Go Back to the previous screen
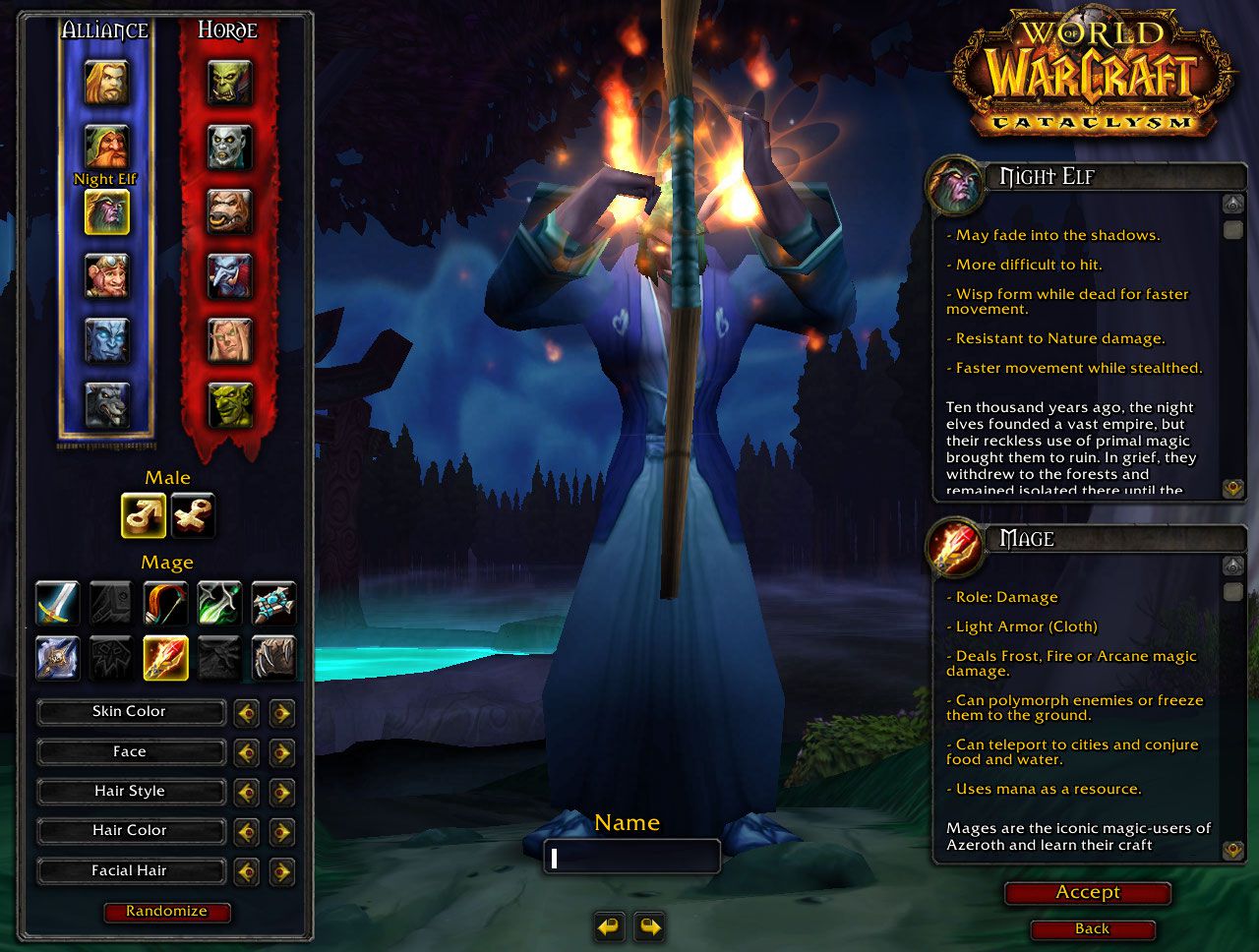Image resolution: width=1259 pixels, height=952 pixels. [1092, 929]
